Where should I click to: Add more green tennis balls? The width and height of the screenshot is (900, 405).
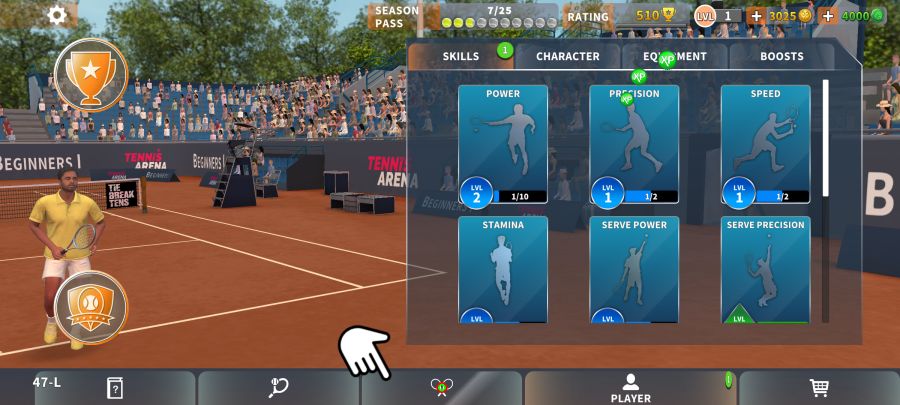(x=828, y=16)
